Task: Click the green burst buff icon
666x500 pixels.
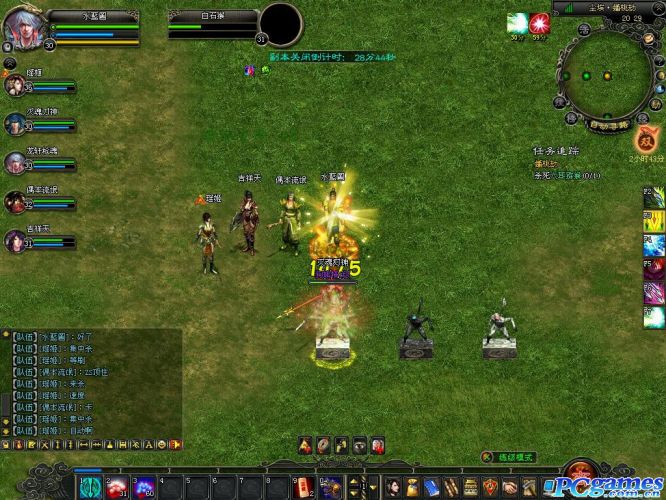Action: pyautogui.click(x=516, y=22)
